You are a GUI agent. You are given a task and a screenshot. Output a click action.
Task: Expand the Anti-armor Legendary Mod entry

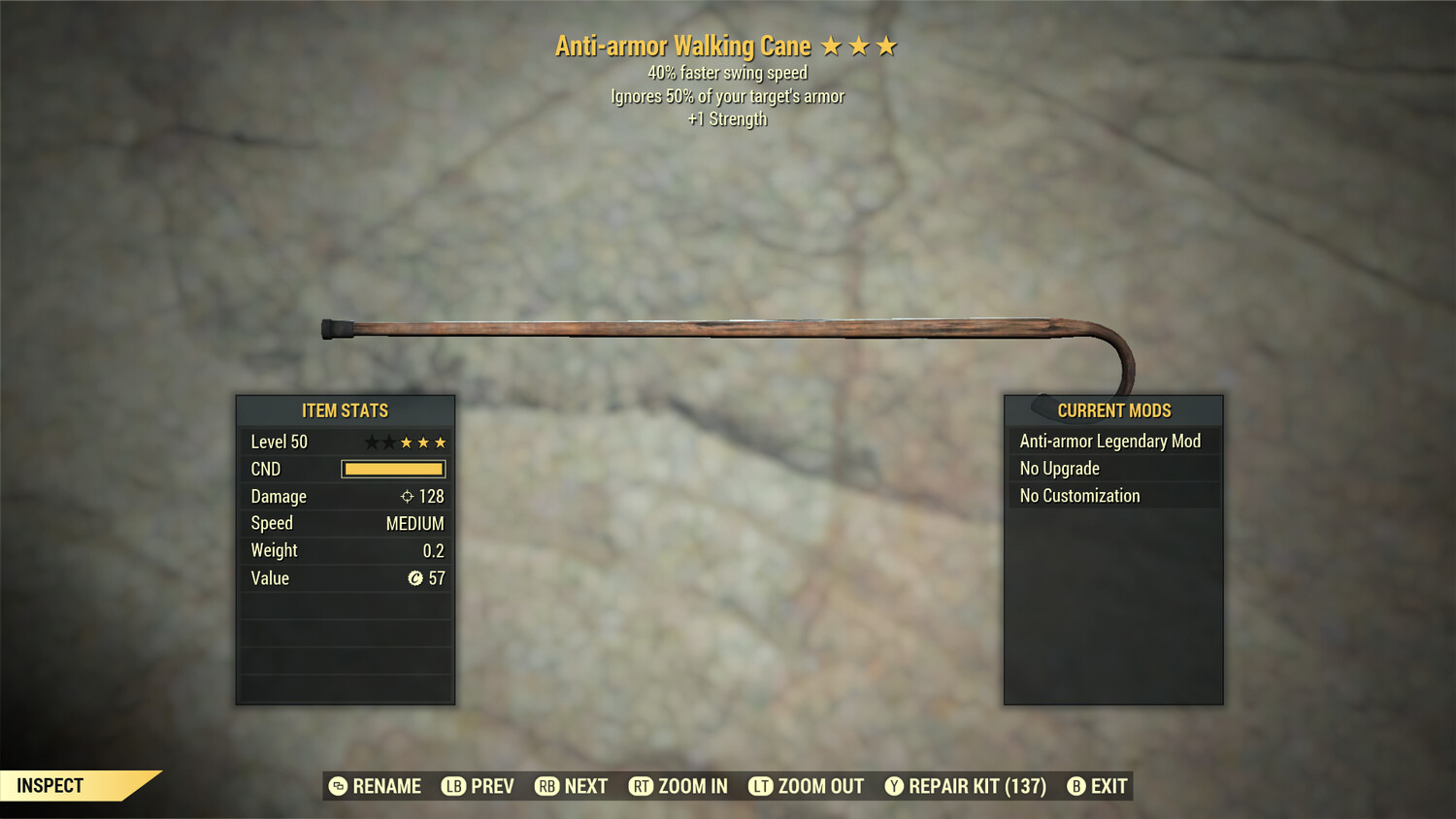click(1109, 441)
